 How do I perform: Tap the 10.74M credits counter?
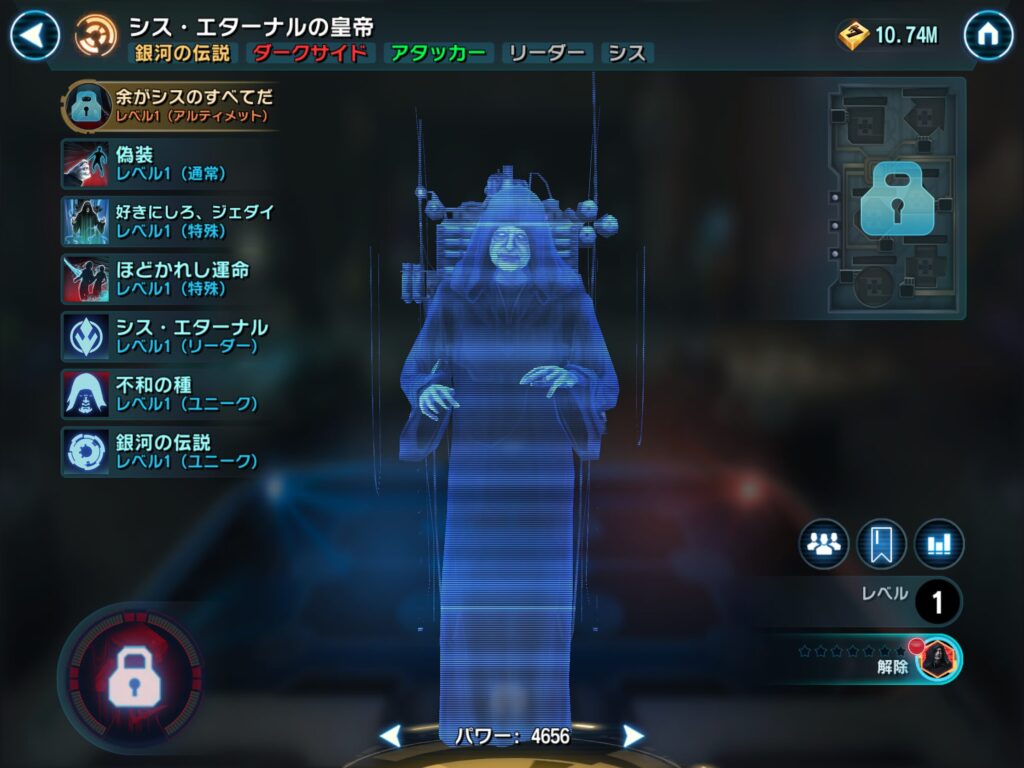pos(890,36)
